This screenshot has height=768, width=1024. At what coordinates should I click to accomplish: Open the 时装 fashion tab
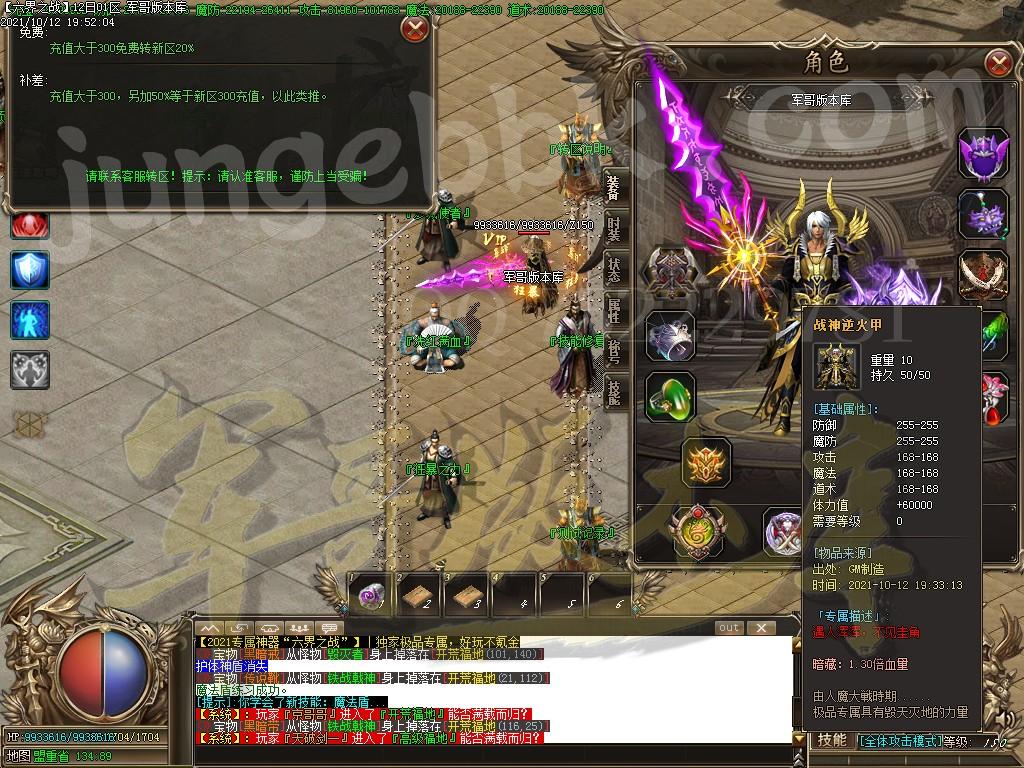614,229
